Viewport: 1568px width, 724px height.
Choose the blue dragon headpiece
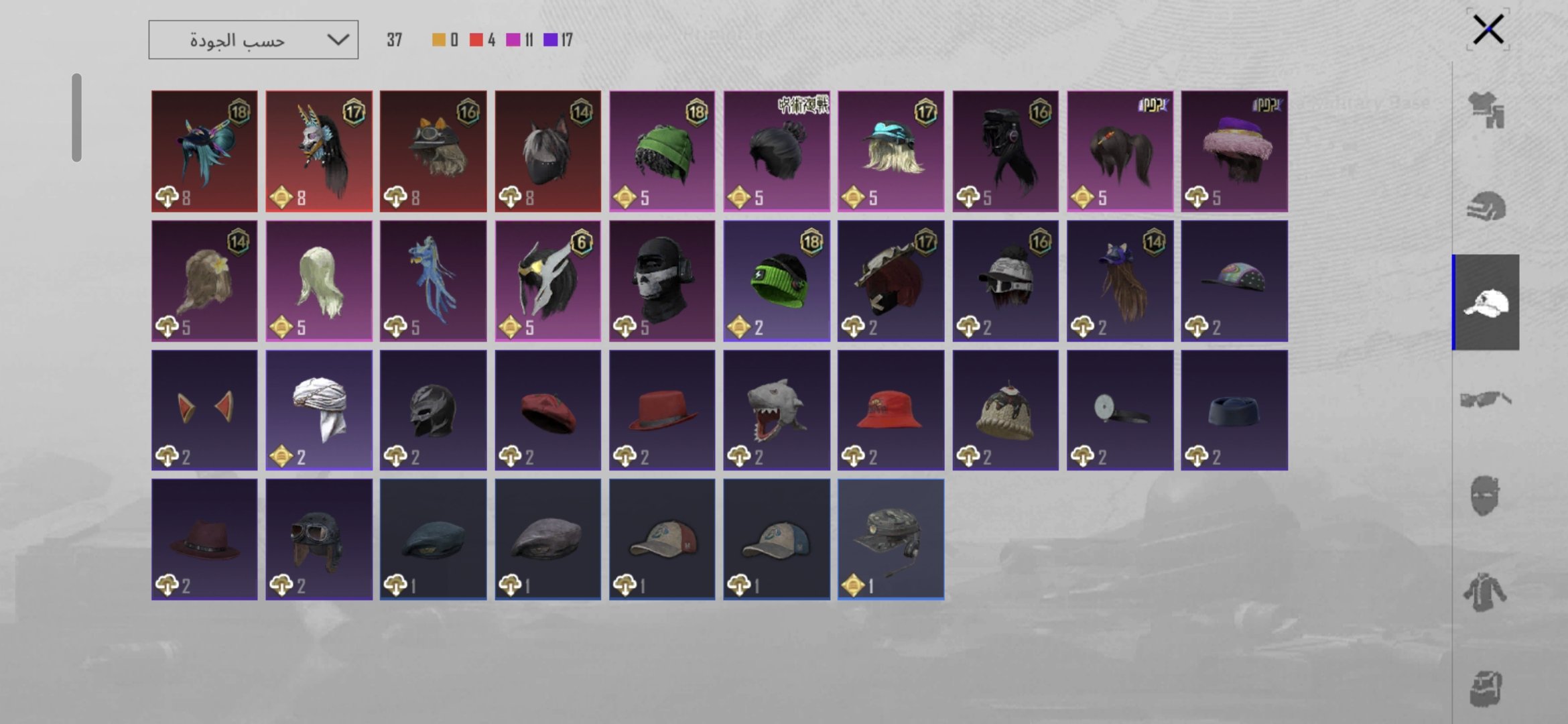coord(434,281)
